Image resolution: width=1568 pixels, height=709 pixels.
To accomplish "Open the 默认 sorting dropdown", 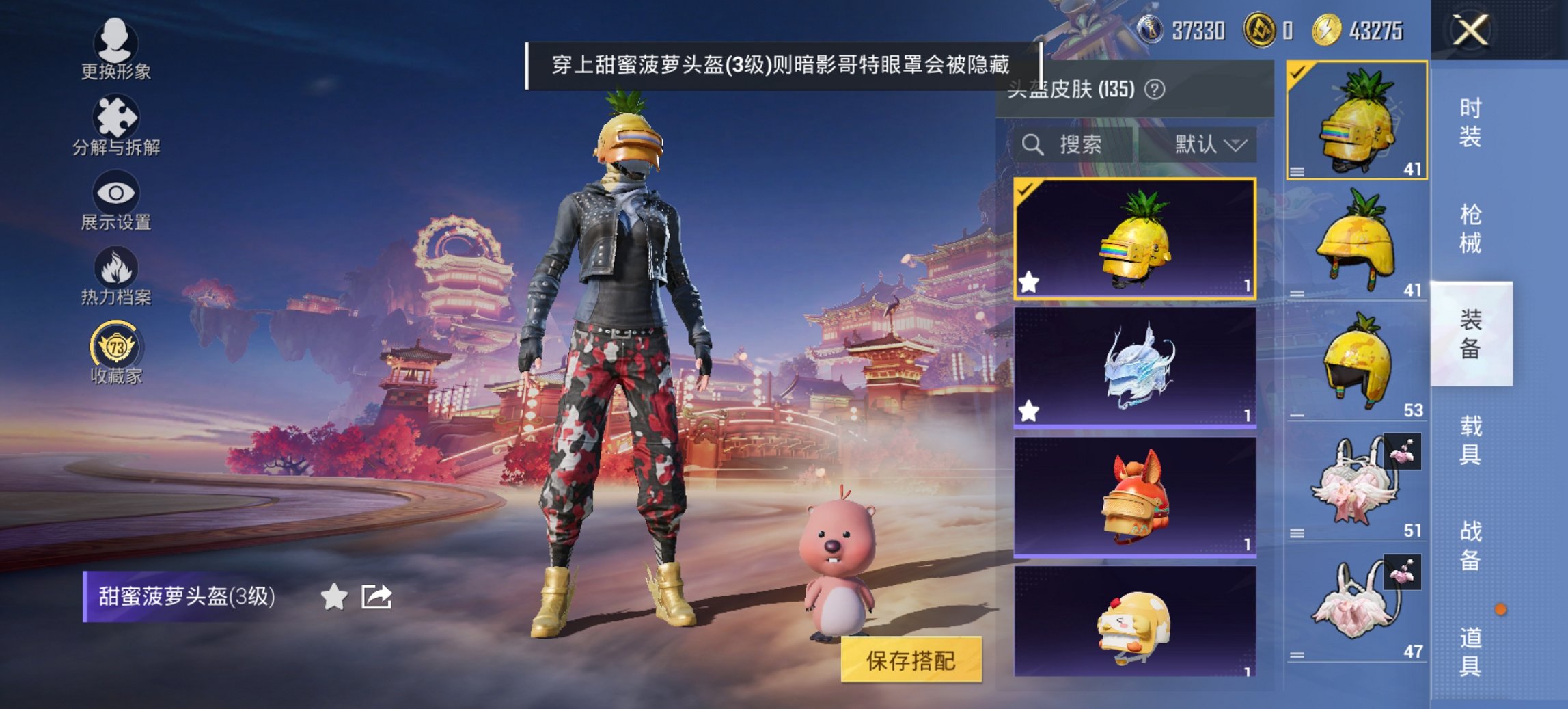I will [x=1213, y=145].
